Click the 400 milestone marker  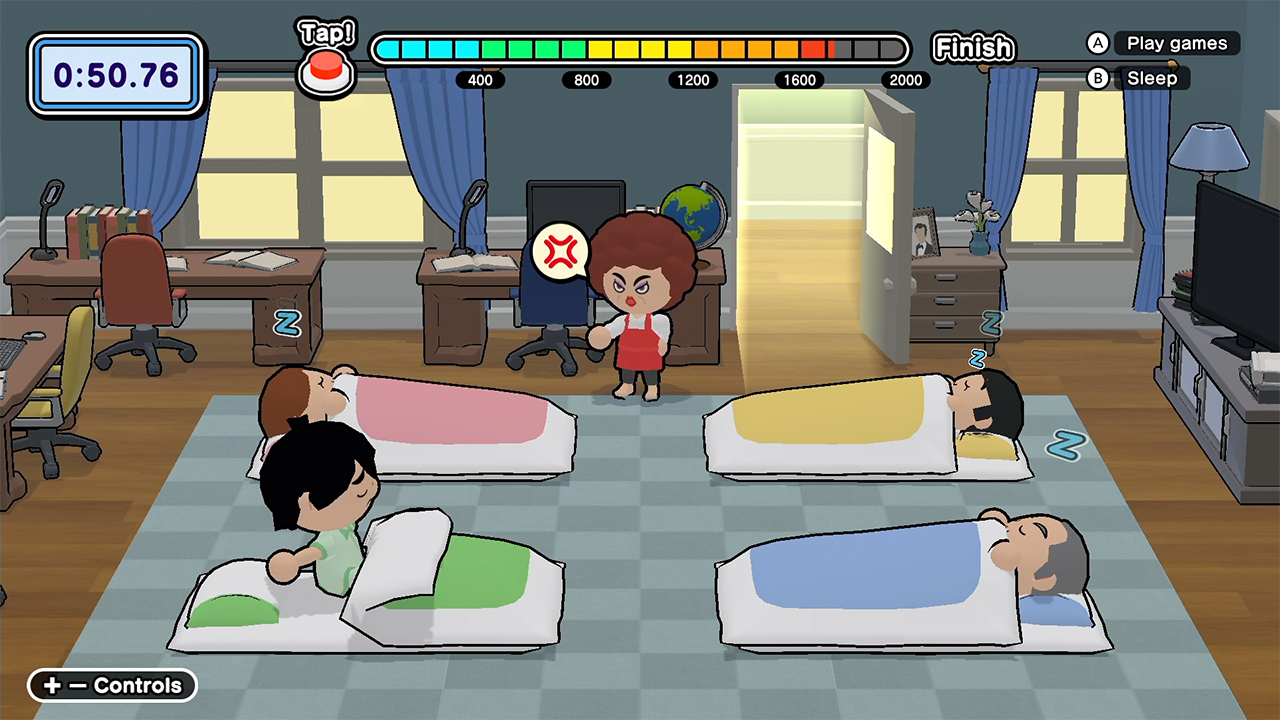480,80
